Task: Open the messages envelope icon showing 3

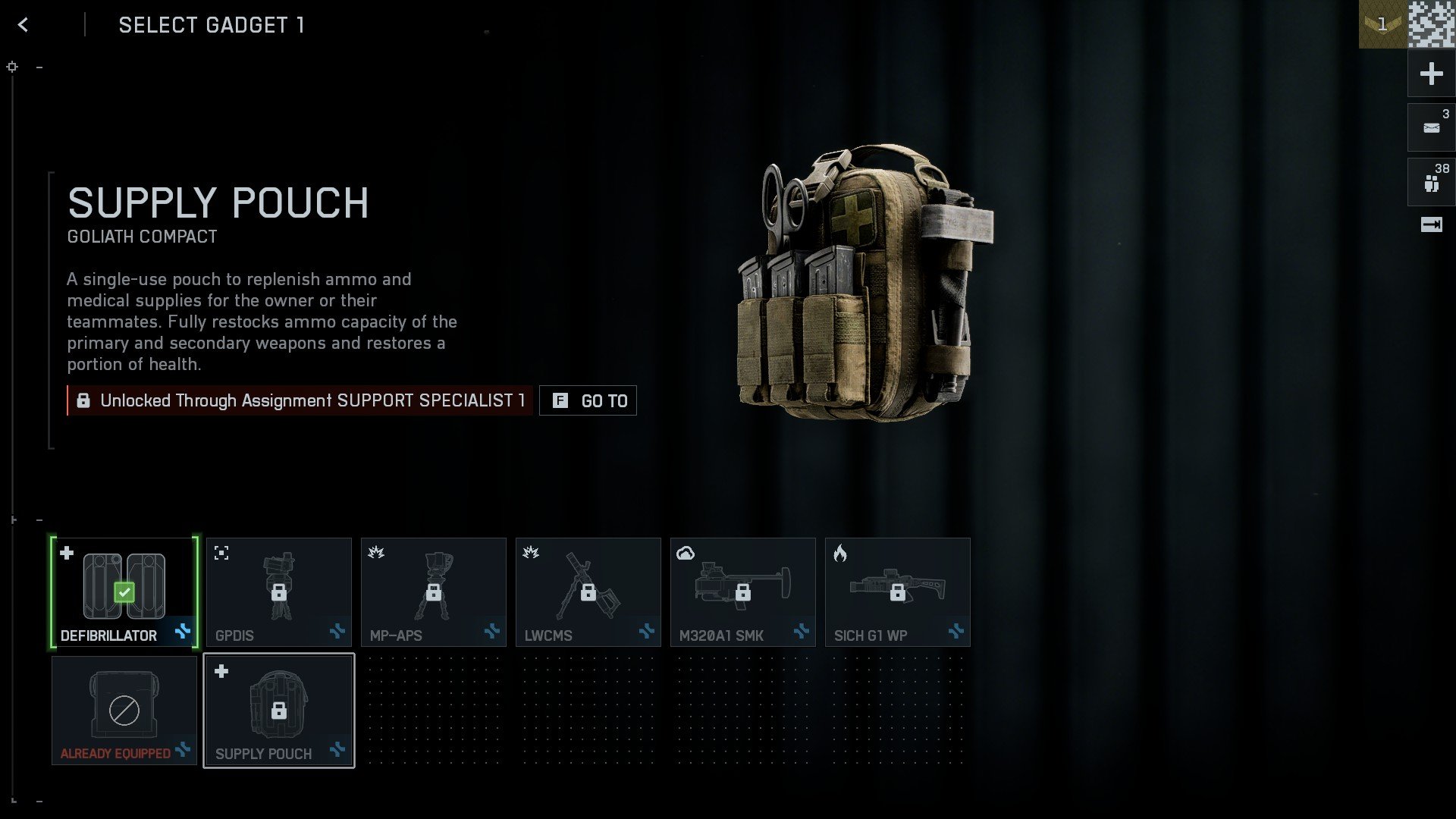Action: pos(1431,127)
